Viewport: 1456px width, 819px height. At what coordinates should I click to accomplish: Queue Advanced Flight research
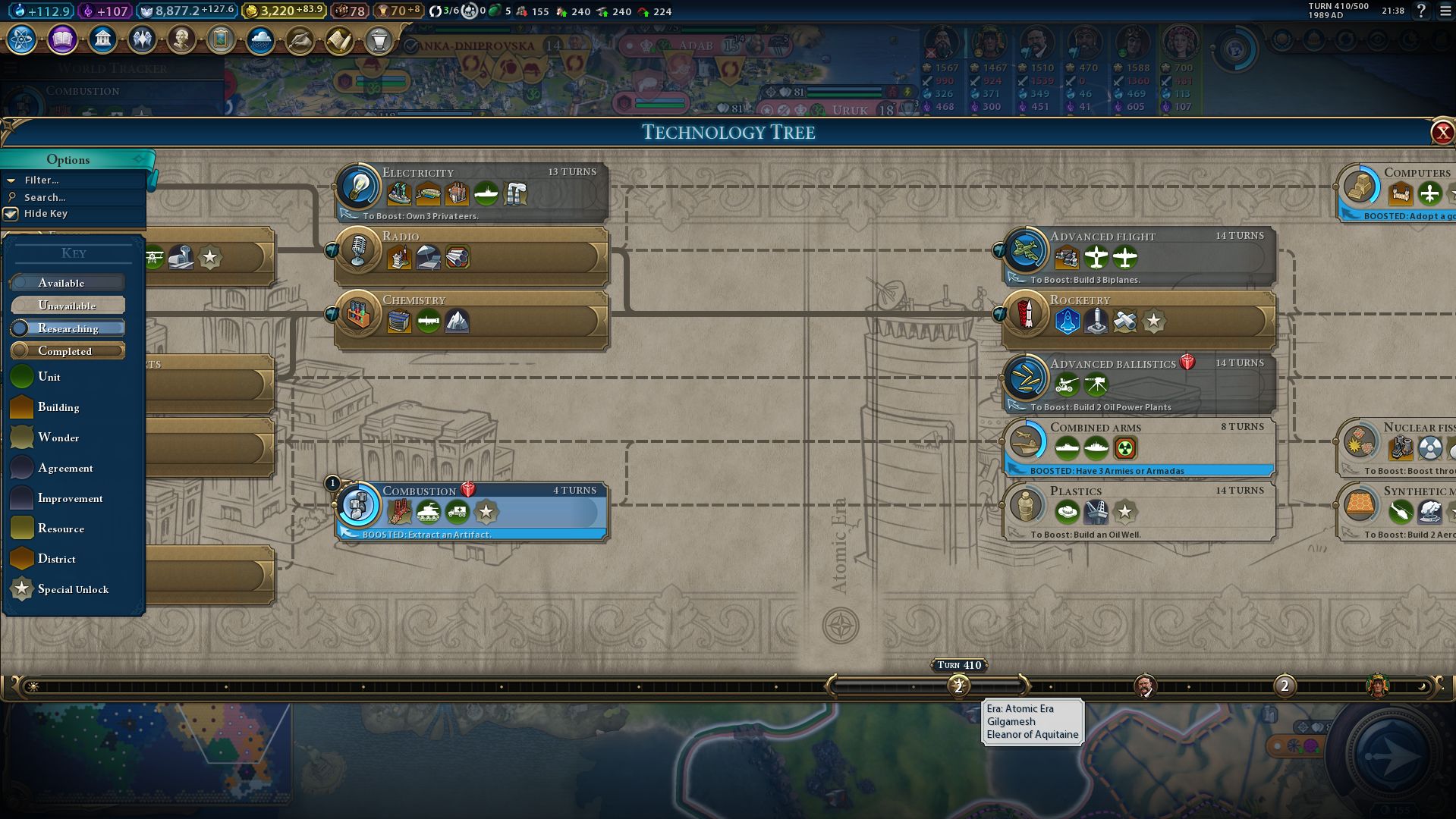1140,256
